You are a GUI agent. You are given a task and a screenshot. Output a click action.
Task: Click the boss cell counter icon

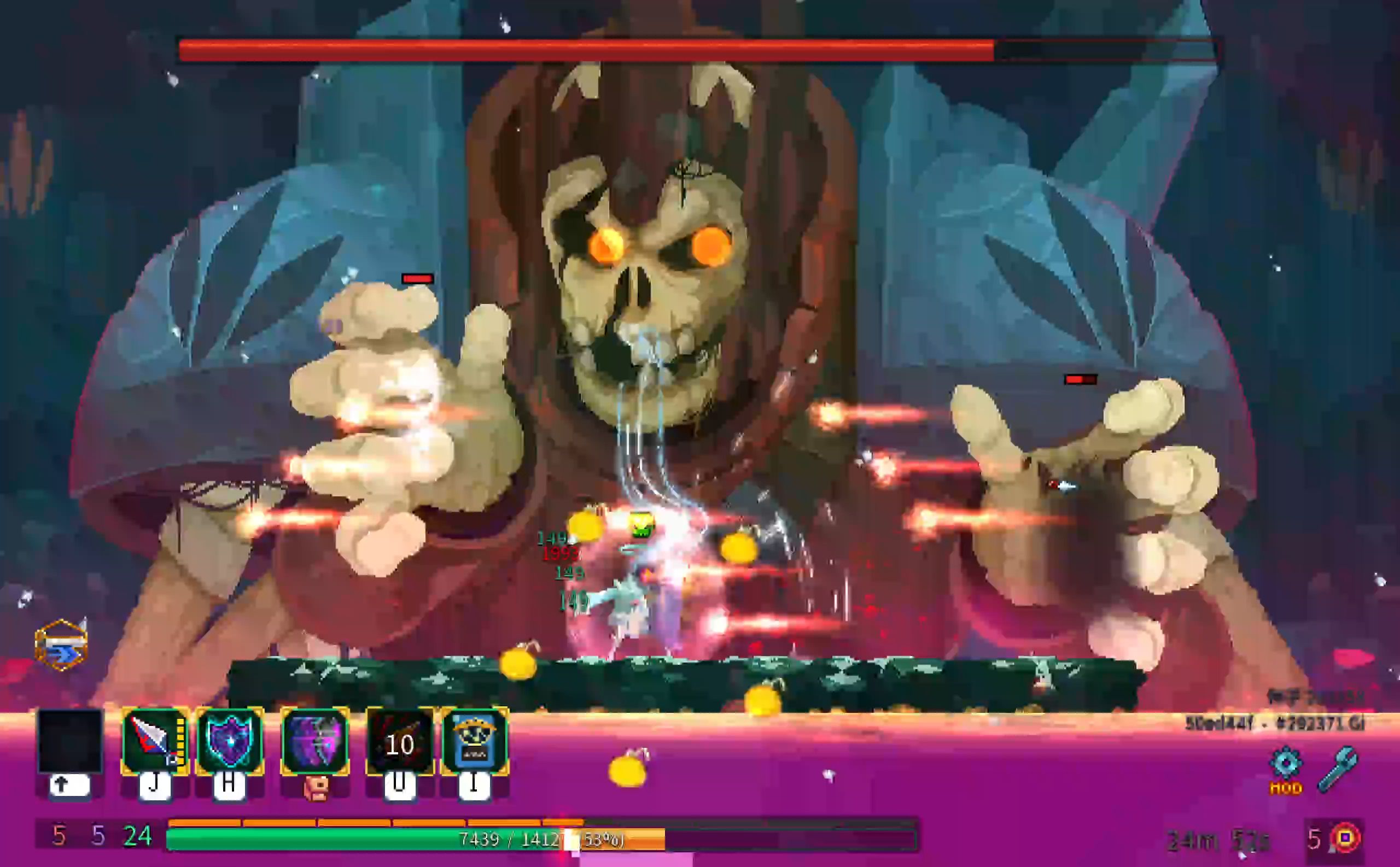[x=1345, y=839]
